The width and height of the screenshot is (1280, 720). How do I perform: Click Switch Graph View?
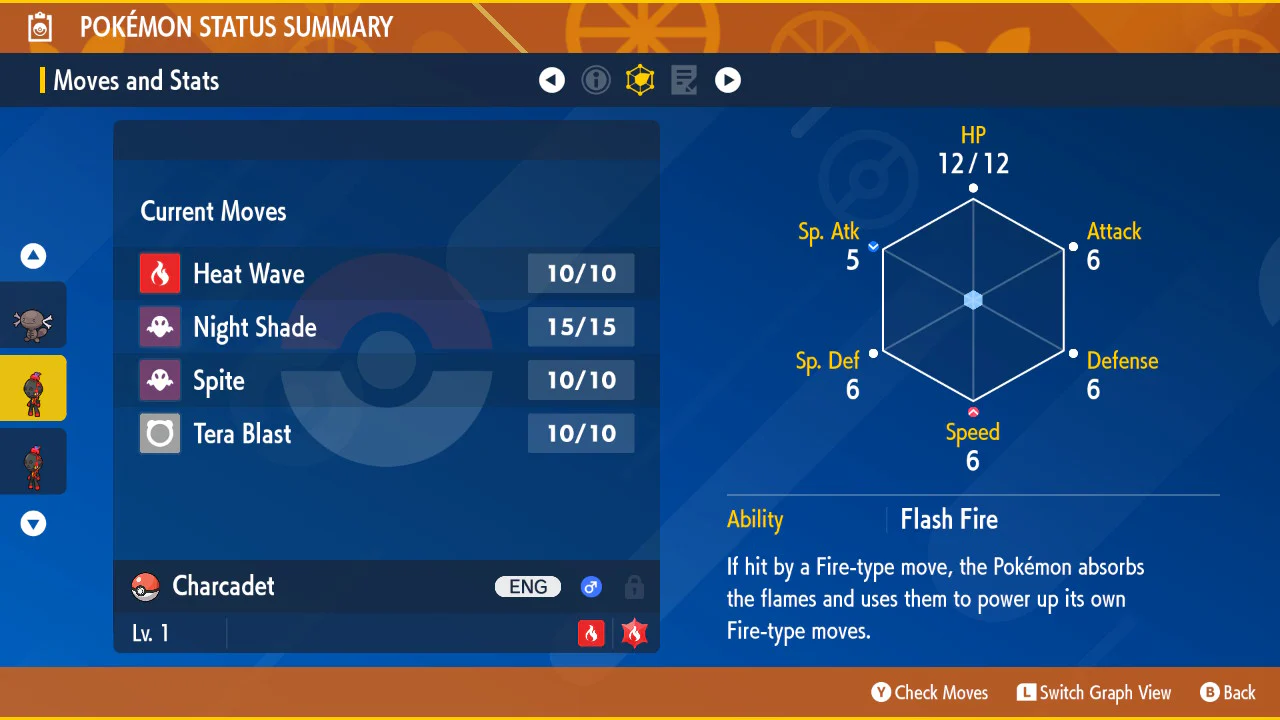click(1094, 692)
